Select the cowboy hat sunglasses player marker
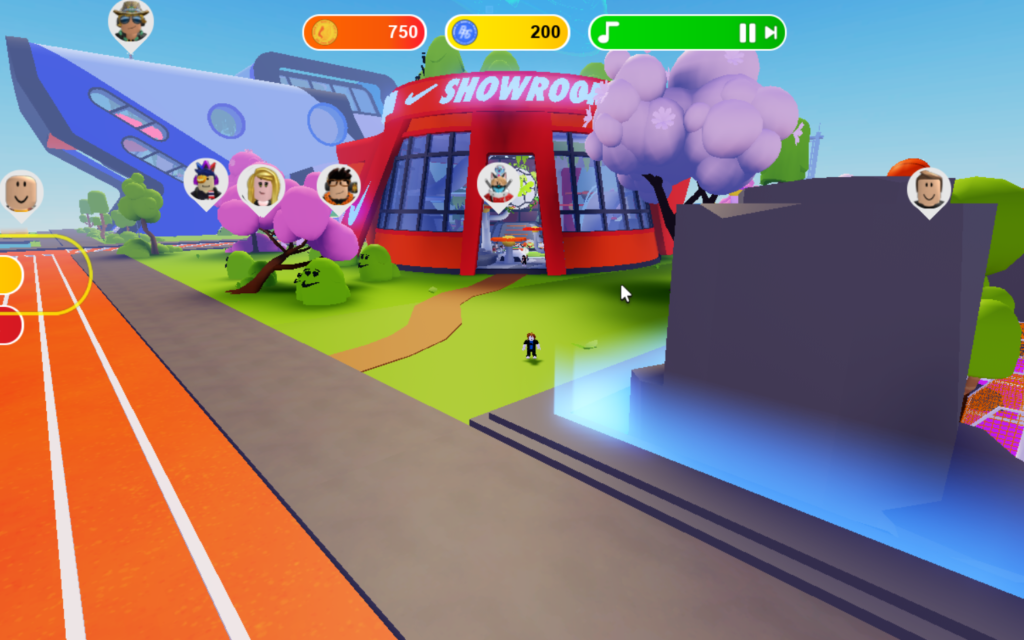 pos(130,23)
